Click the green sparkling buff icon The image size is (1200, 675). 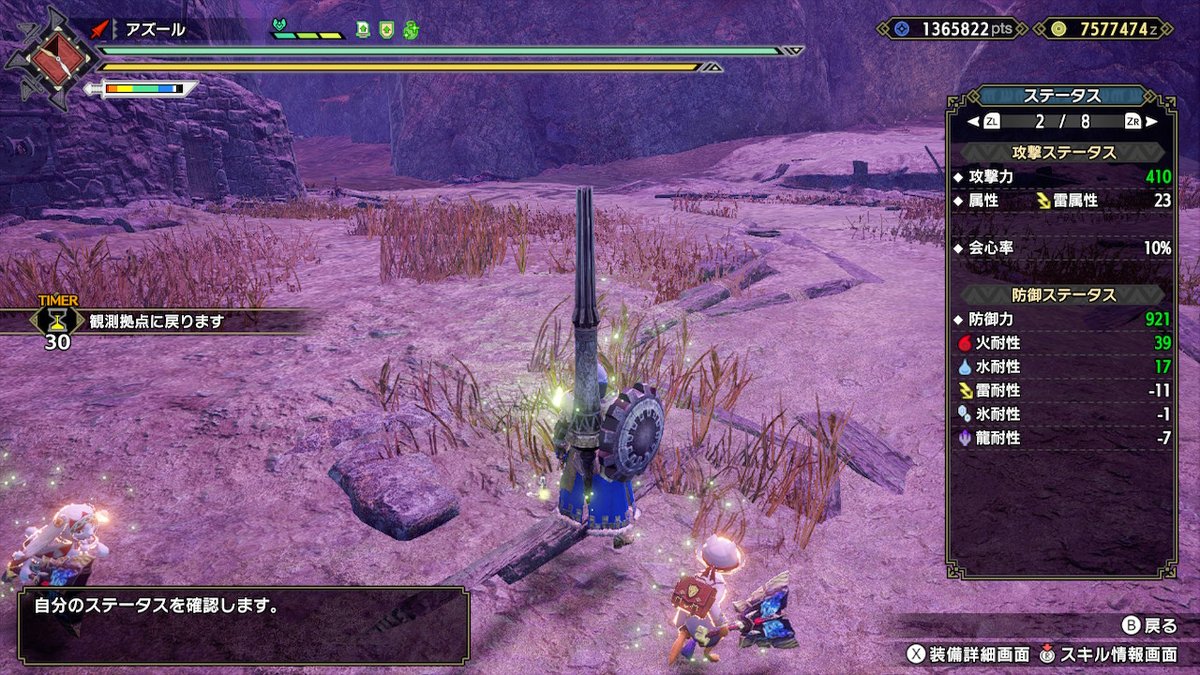(x=410, y=30)
